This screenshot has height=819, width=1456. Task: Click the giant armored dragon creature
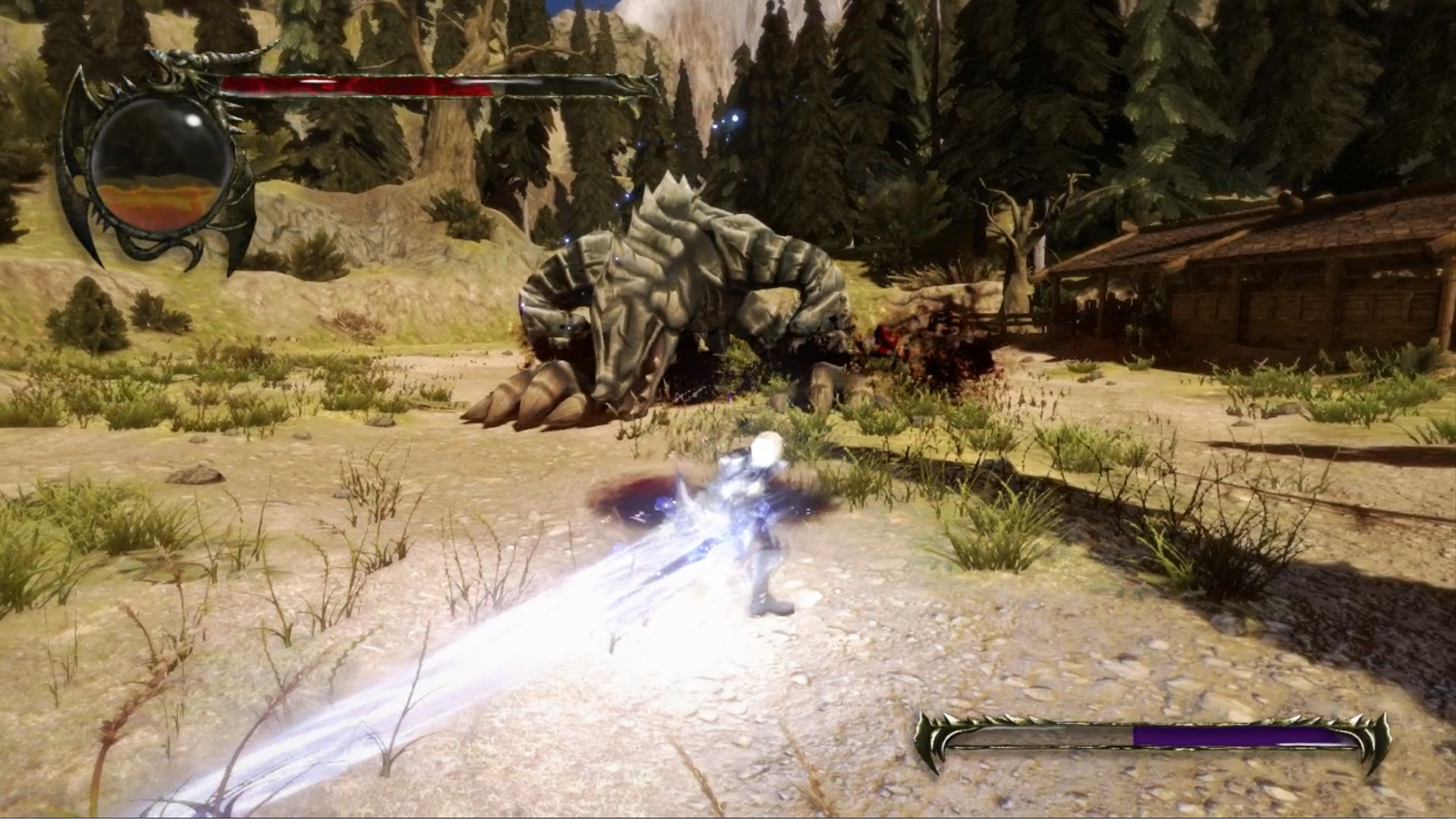coord(682,288)
